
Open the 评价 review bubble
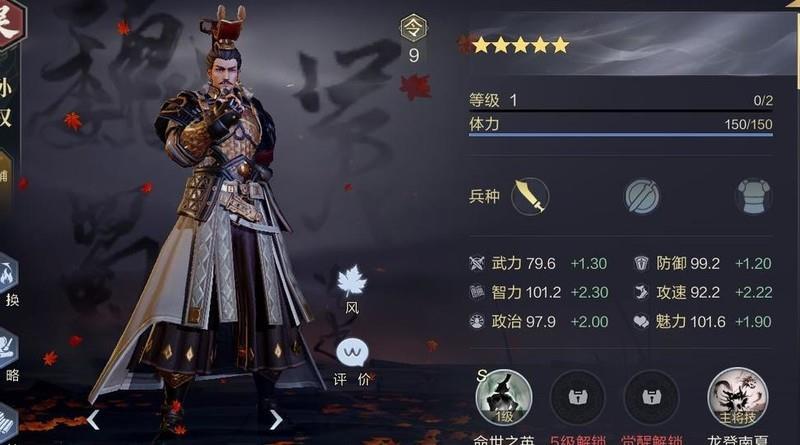[352, 355]
